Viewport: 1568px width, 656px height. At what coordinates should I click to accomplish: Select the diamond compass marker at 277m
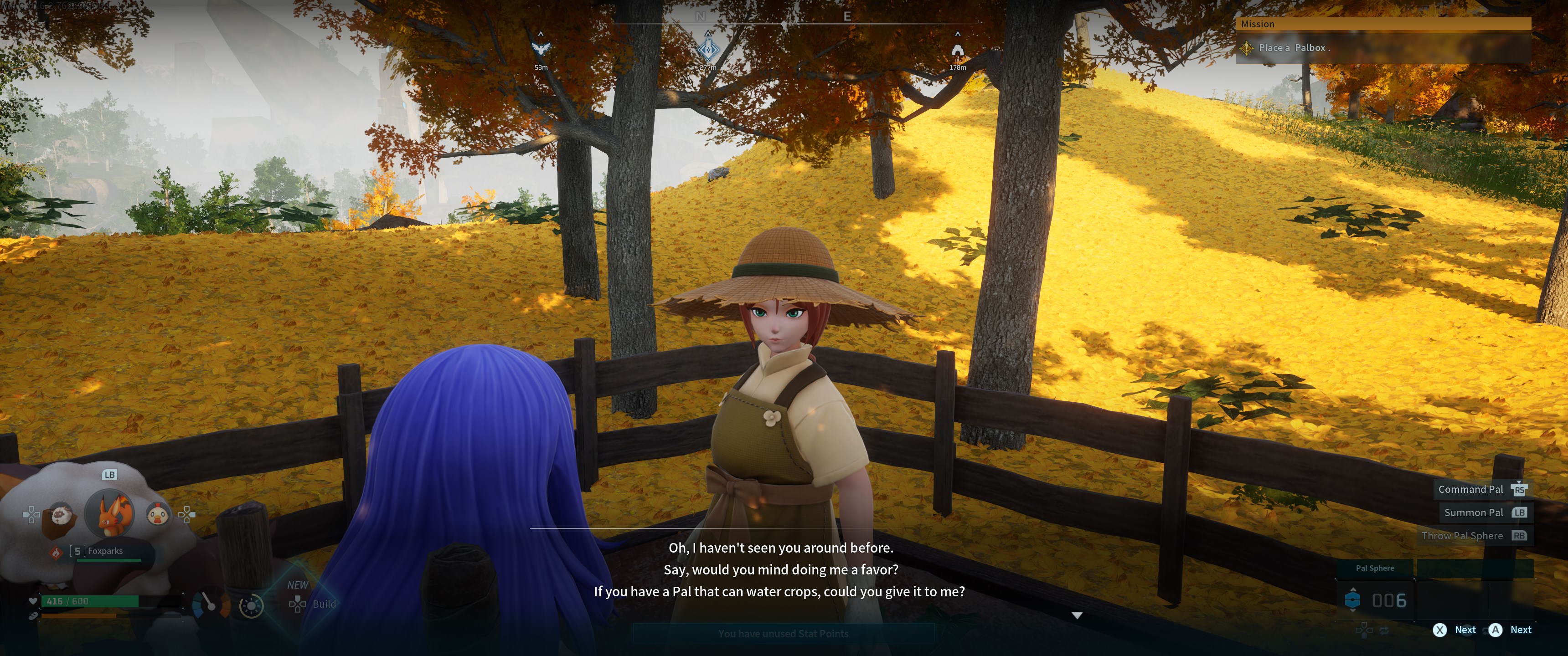click(x=708, y=49)
